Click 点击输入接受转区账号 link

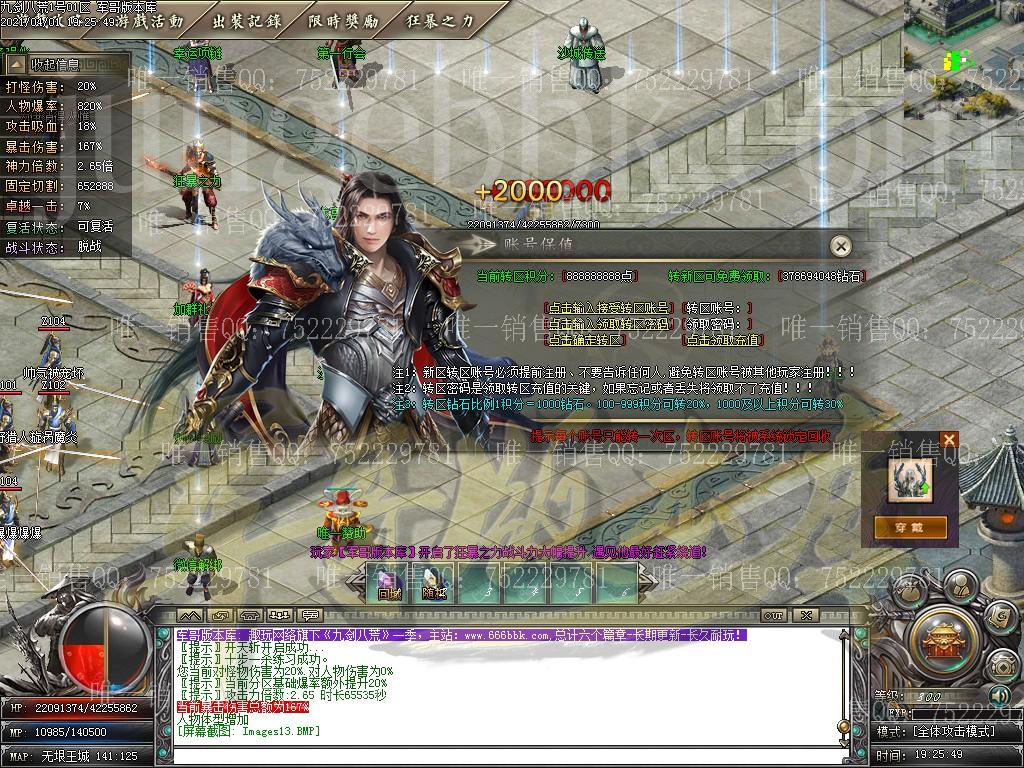[x=608, y=308]
